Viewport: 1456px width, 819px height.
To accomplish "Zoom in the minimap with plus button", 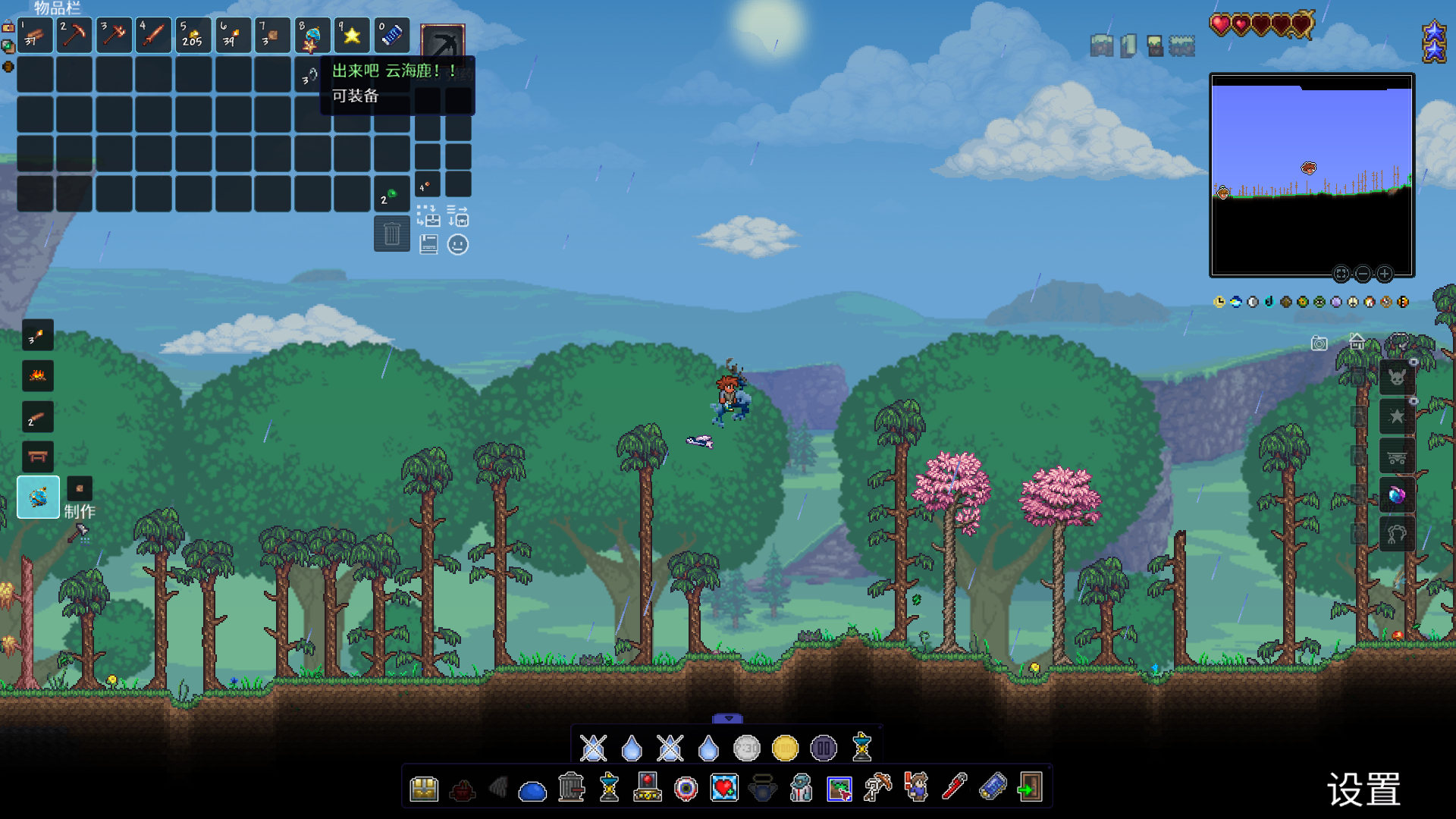I will 1384,274.
